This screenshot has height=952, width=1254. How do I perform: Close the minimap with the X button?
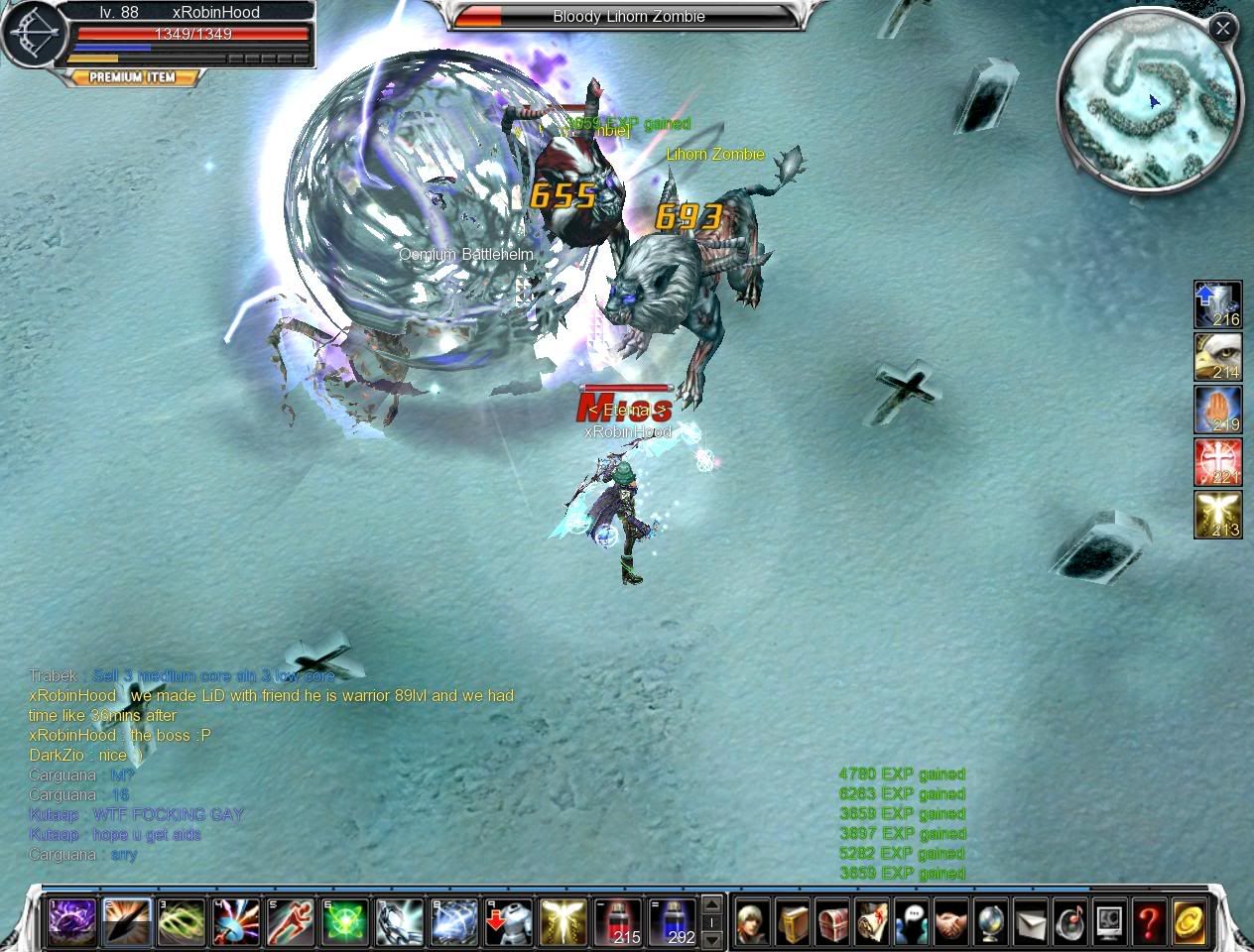[x=1222, y=29]
